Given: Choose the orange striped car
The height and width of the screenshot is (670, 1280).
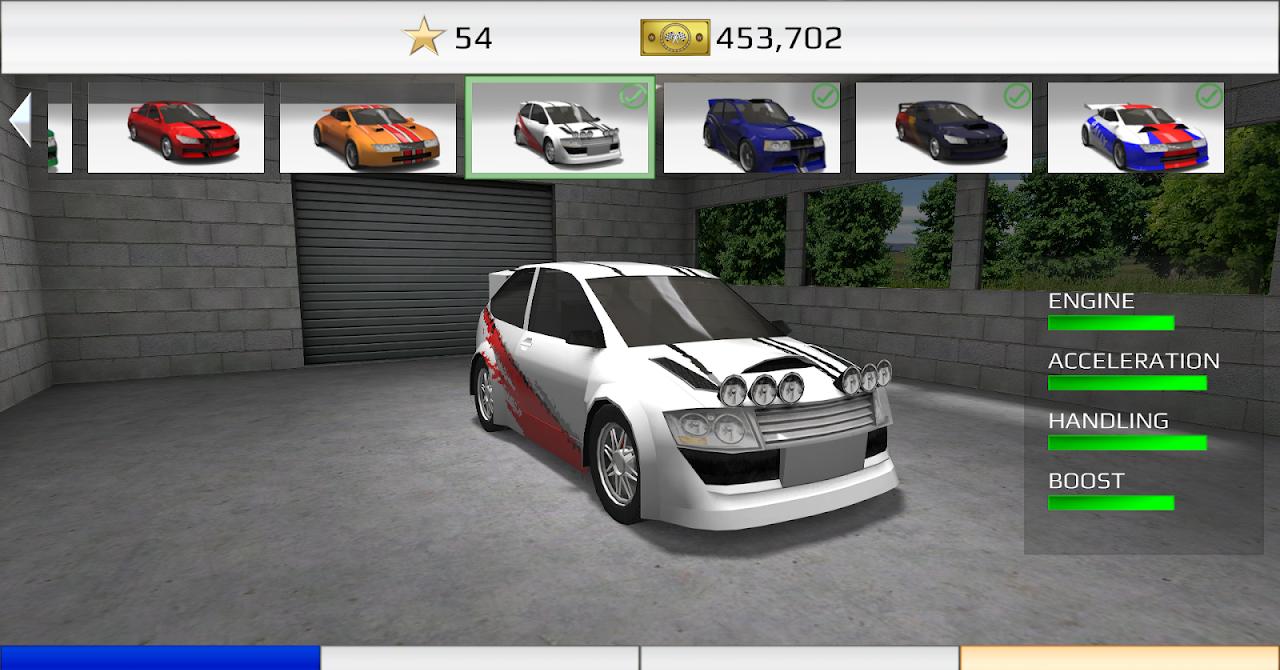Looking at the screenshot, I should [368, 128].
